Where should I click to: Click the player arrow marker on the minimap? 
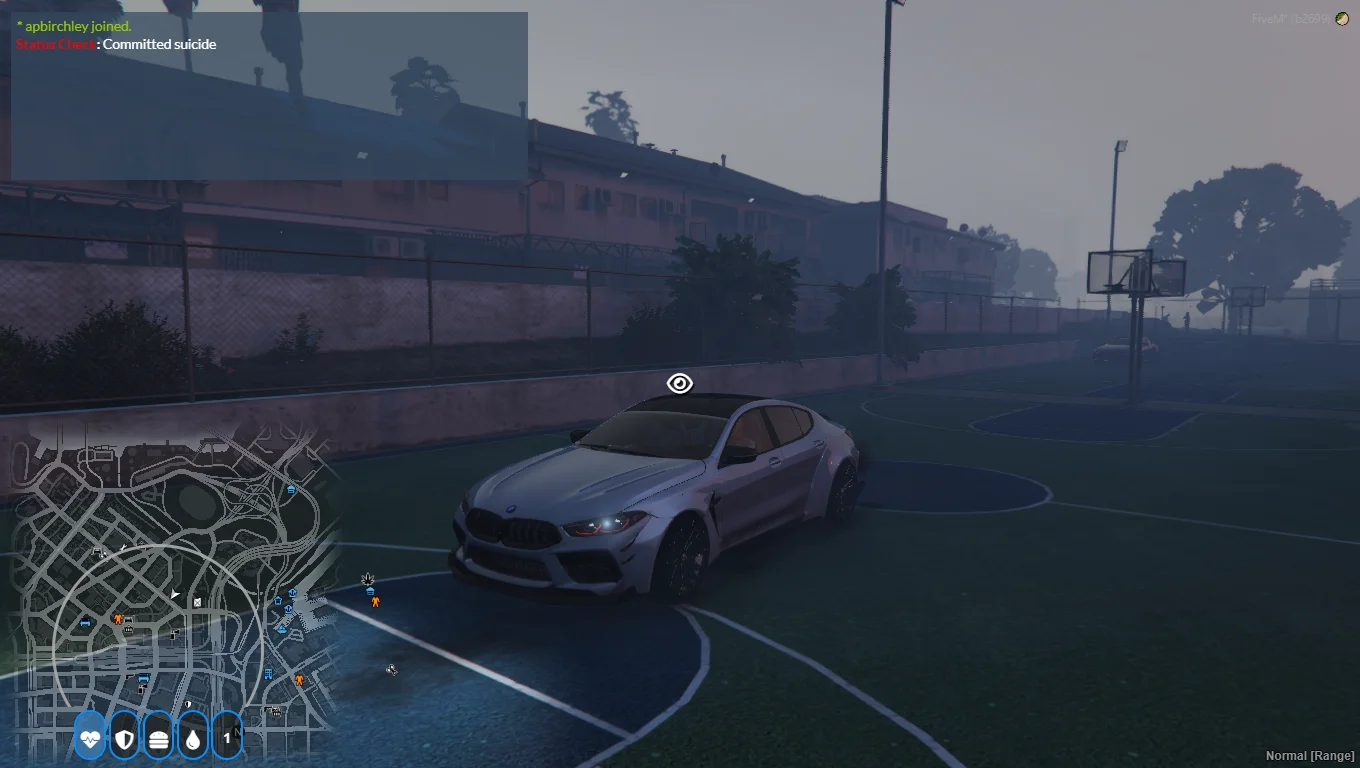point(176,594)
